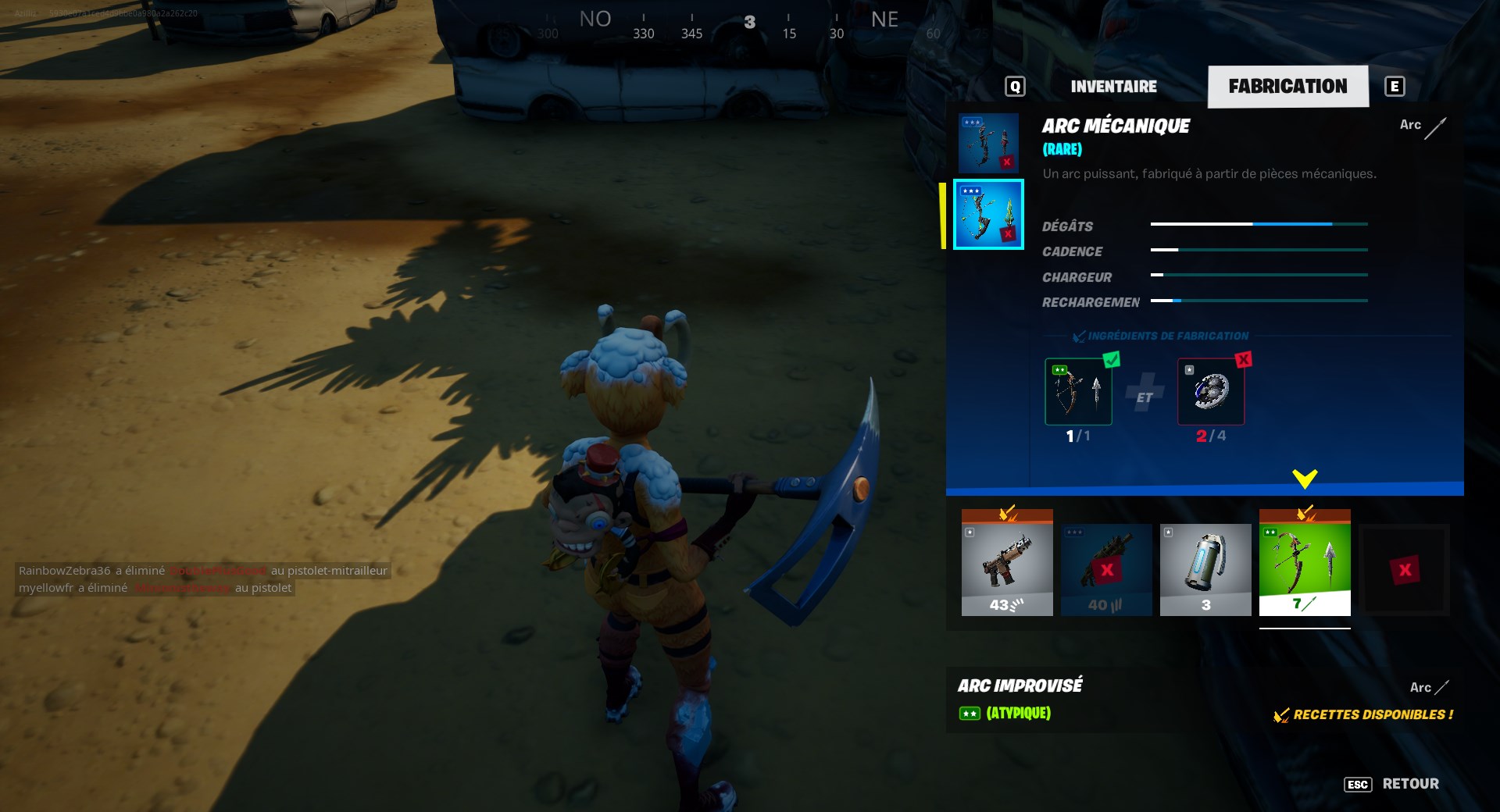Click the yellow down arrow above the item bar
The width and height of the screenshot is (1500, 812).
(1303, 476)
